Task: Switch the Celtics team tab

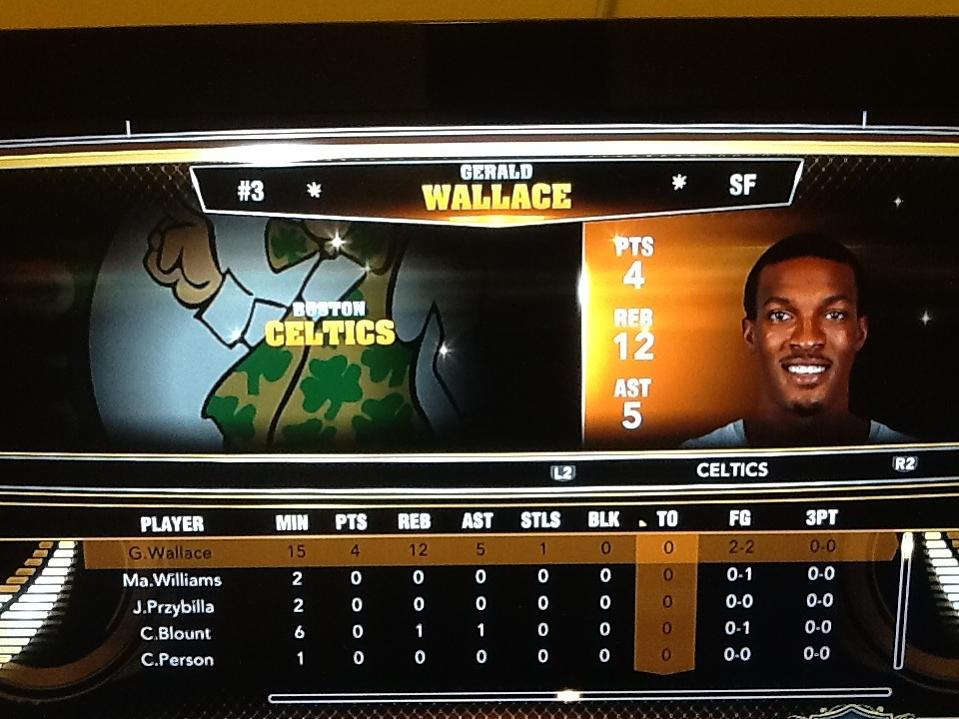Action: coord(732,469)
